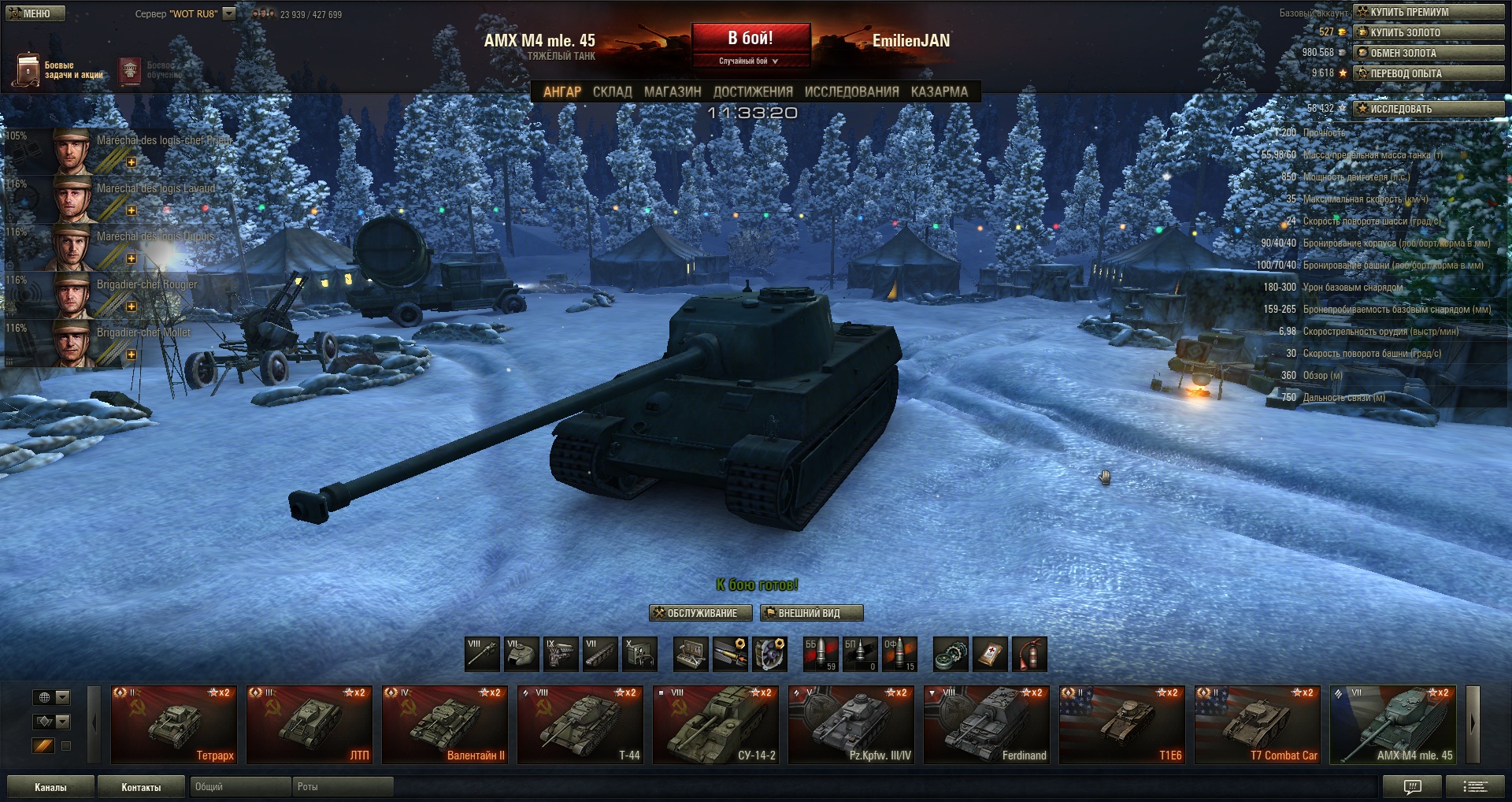
Task: Open the МАГАЗИН tab
Action: (x=673, y=92)
